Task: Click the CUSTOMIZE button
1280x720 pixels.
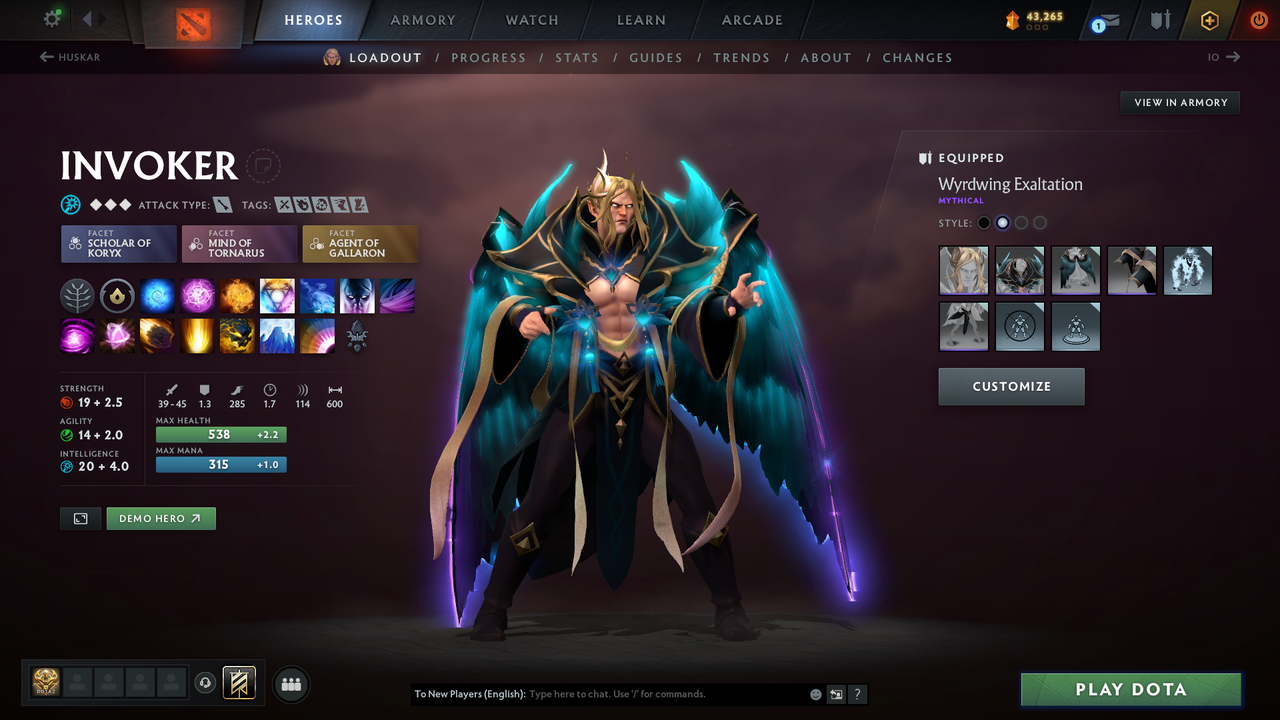Action: point(1011,386)
